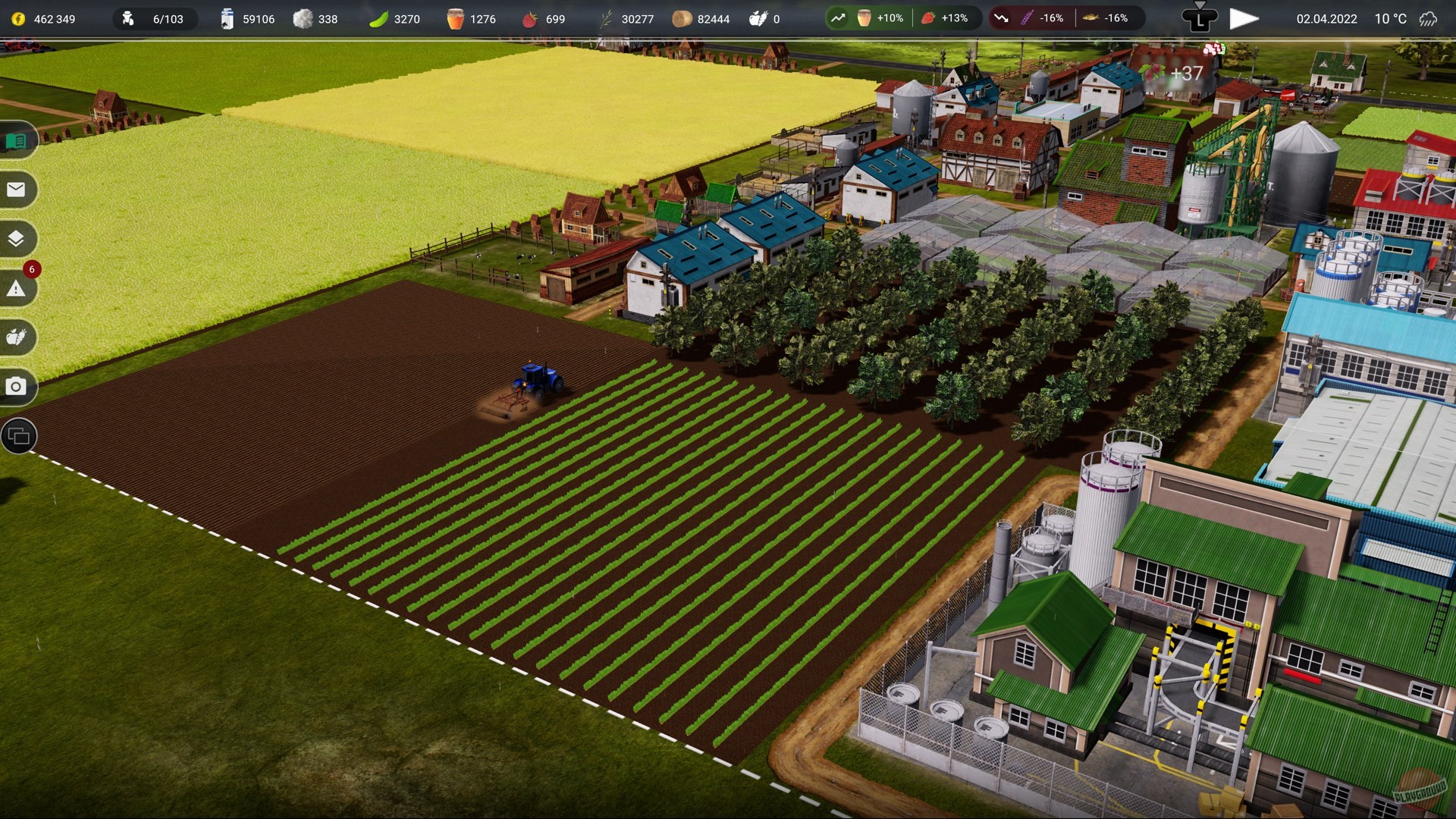Select the strawberry +13% price trend
Screen dimensions: 1456x819
point(940,18)
